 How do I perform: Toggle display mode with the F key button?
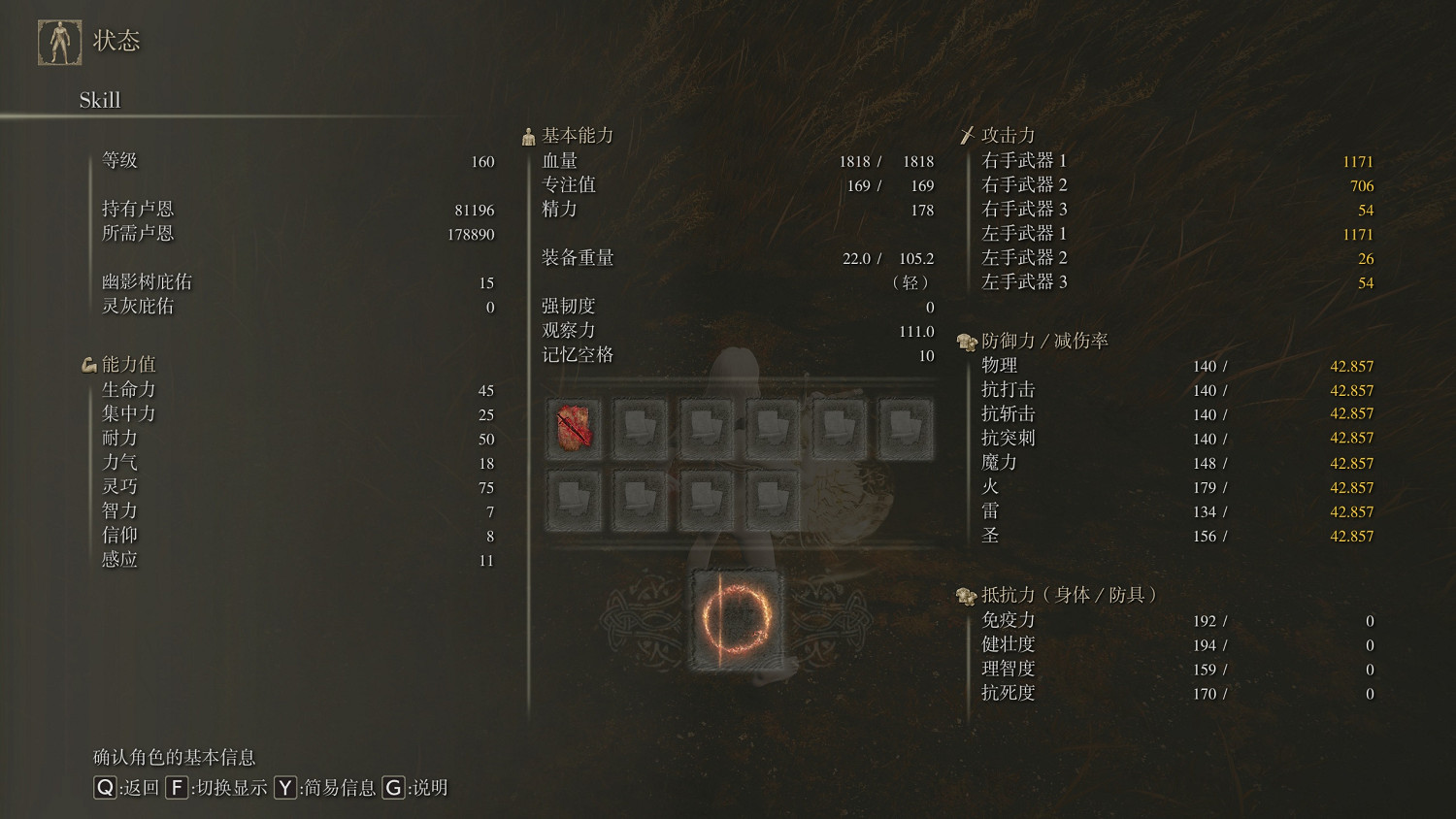(177, 789)
